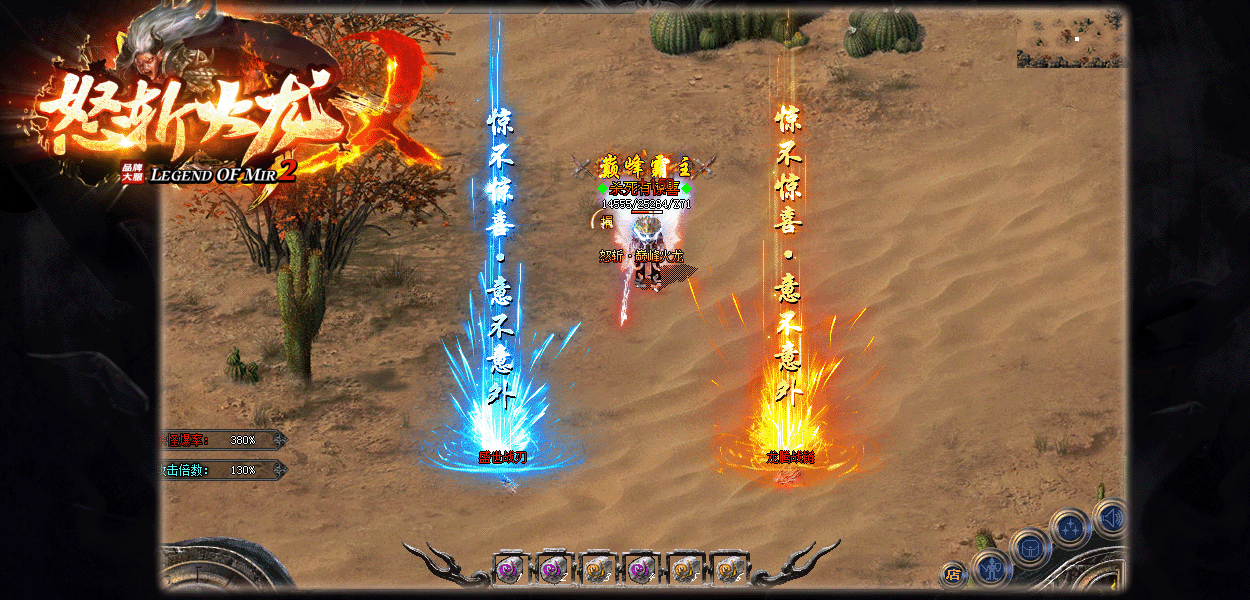Open the shop button marked 店
This screenshot has height=600, width=1250.
coord(953,574)
